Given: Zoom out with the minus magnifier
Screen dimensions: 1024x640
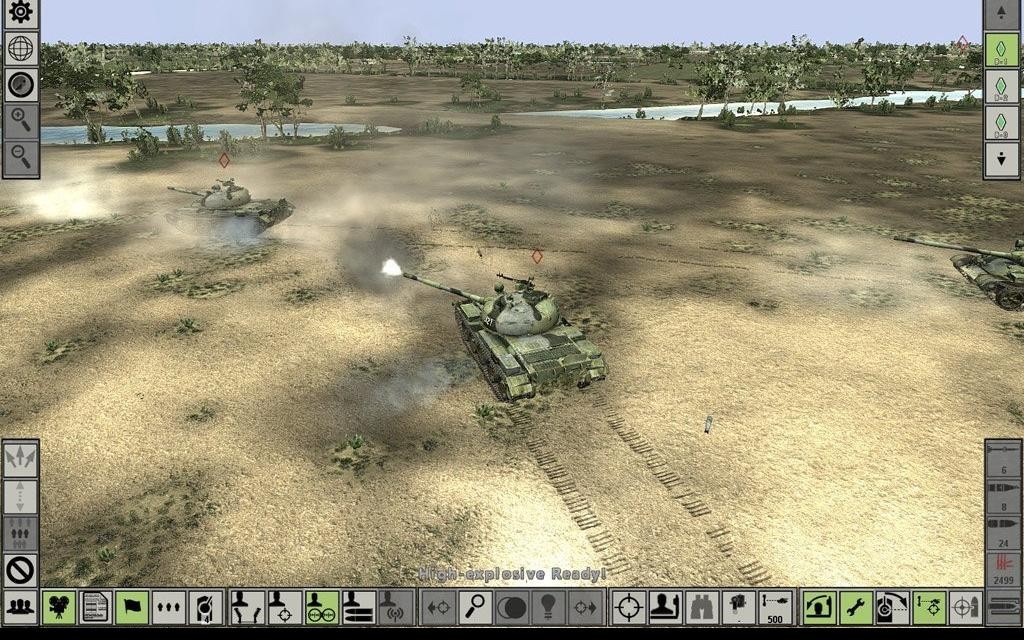Looking at the screenshot, I should click(20, 156).
